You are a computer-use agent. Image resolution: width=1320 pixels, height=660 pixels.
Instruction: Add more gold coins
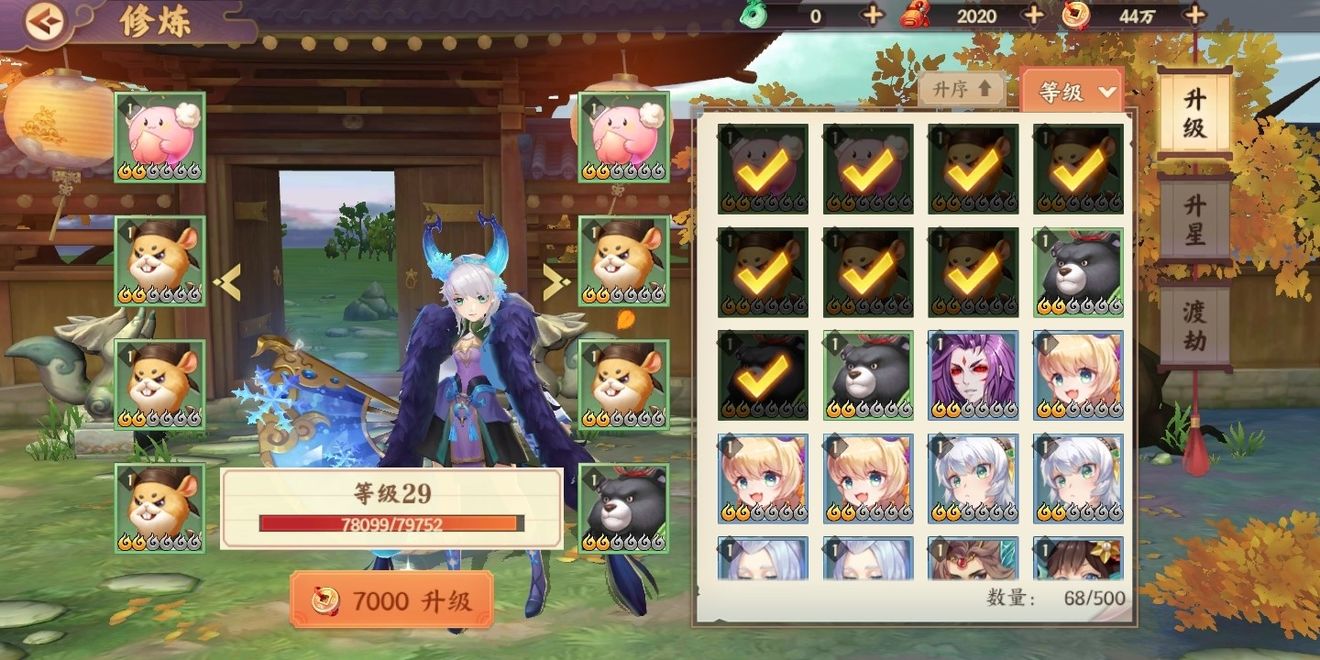click(1194, 15)
